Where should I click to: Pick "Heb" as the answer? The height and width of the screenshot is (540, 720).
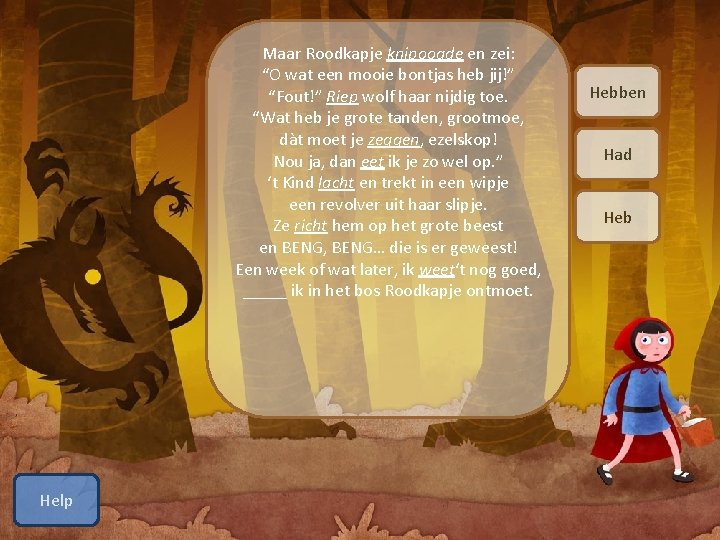click(x=617, y=217)
